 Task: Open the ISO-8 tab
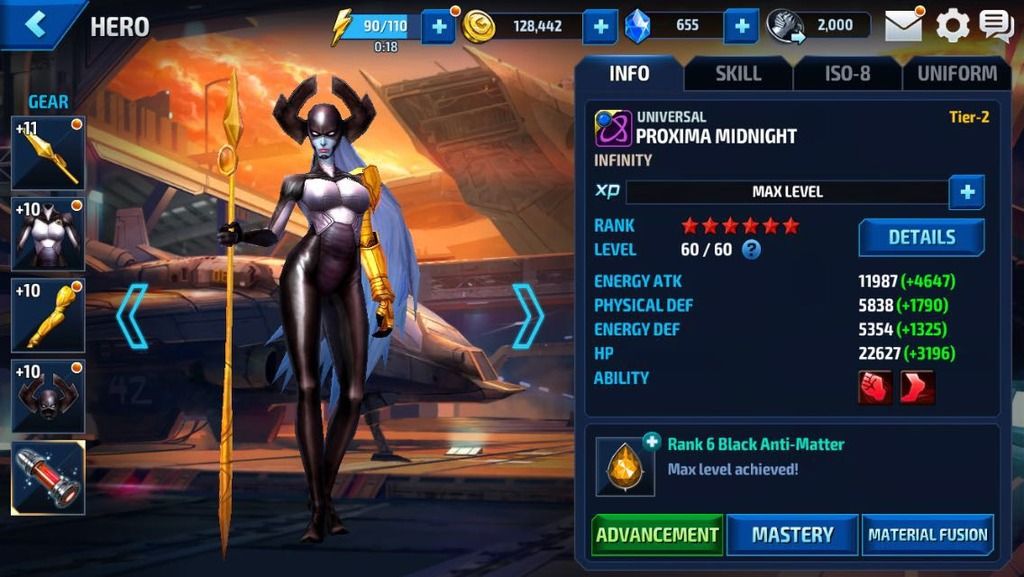pyautogui.click(x=847, y=73)
